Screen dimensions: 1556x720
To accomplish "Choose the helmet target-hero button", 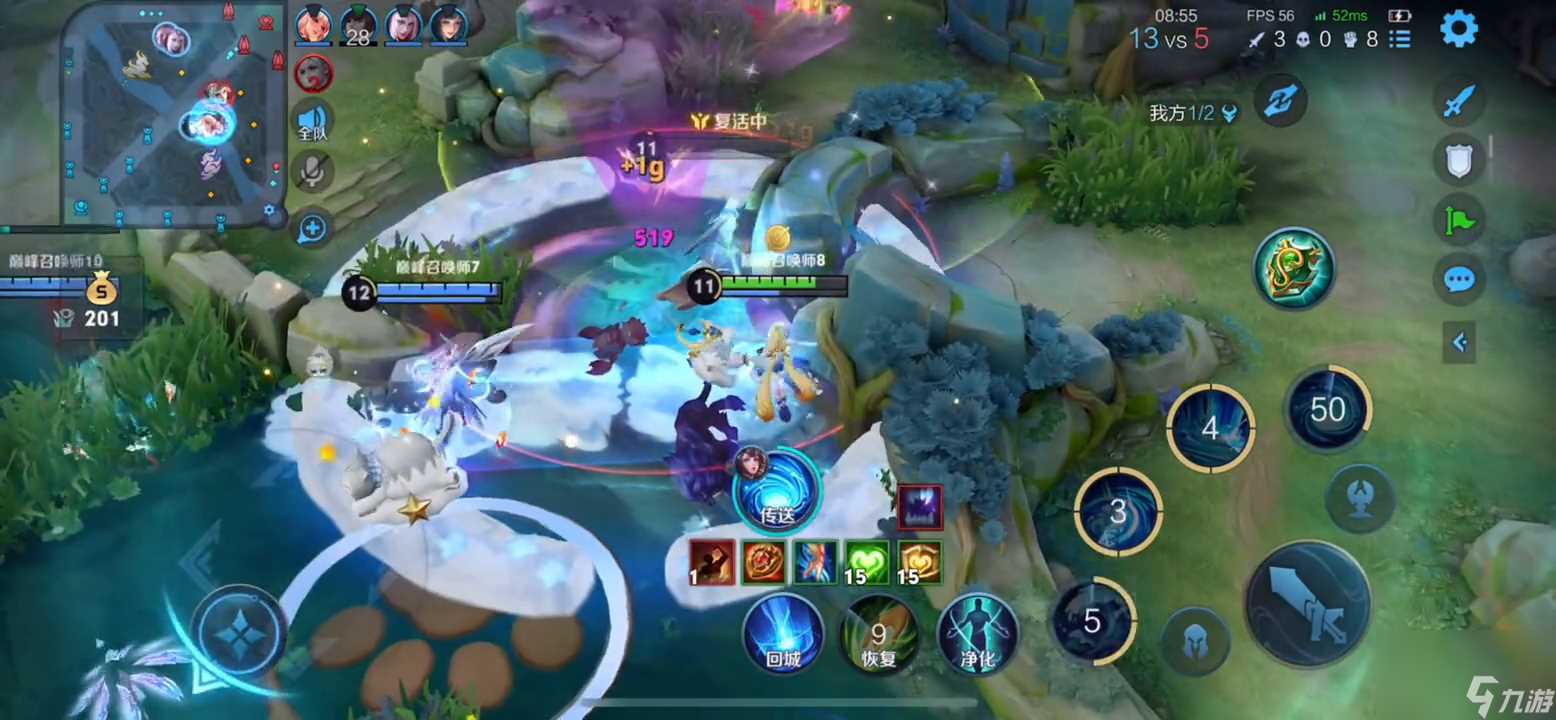I will click(x=1195, y=641).
